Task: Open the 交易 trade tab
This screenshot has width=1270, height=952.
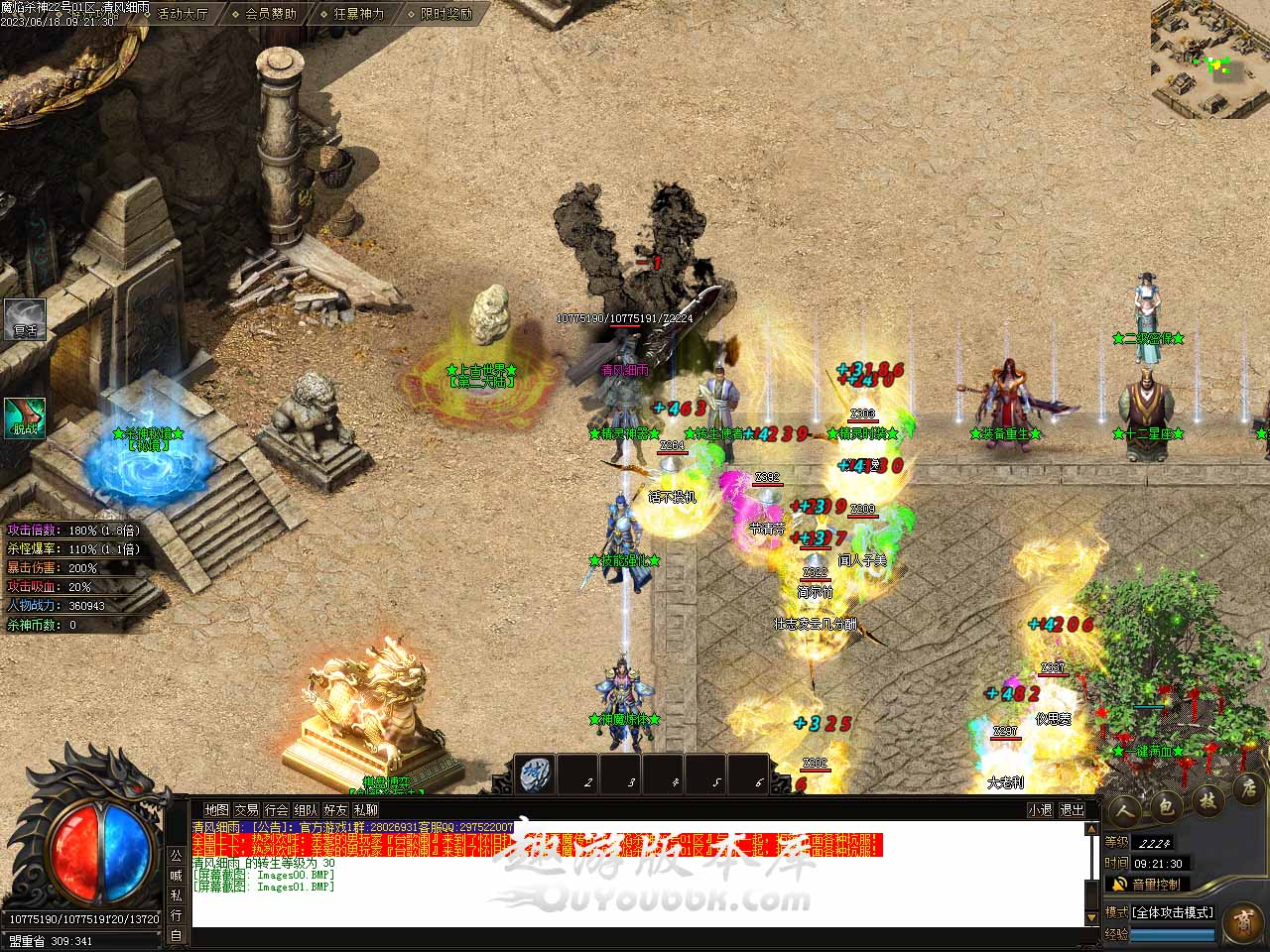Action: pos(246,810)
